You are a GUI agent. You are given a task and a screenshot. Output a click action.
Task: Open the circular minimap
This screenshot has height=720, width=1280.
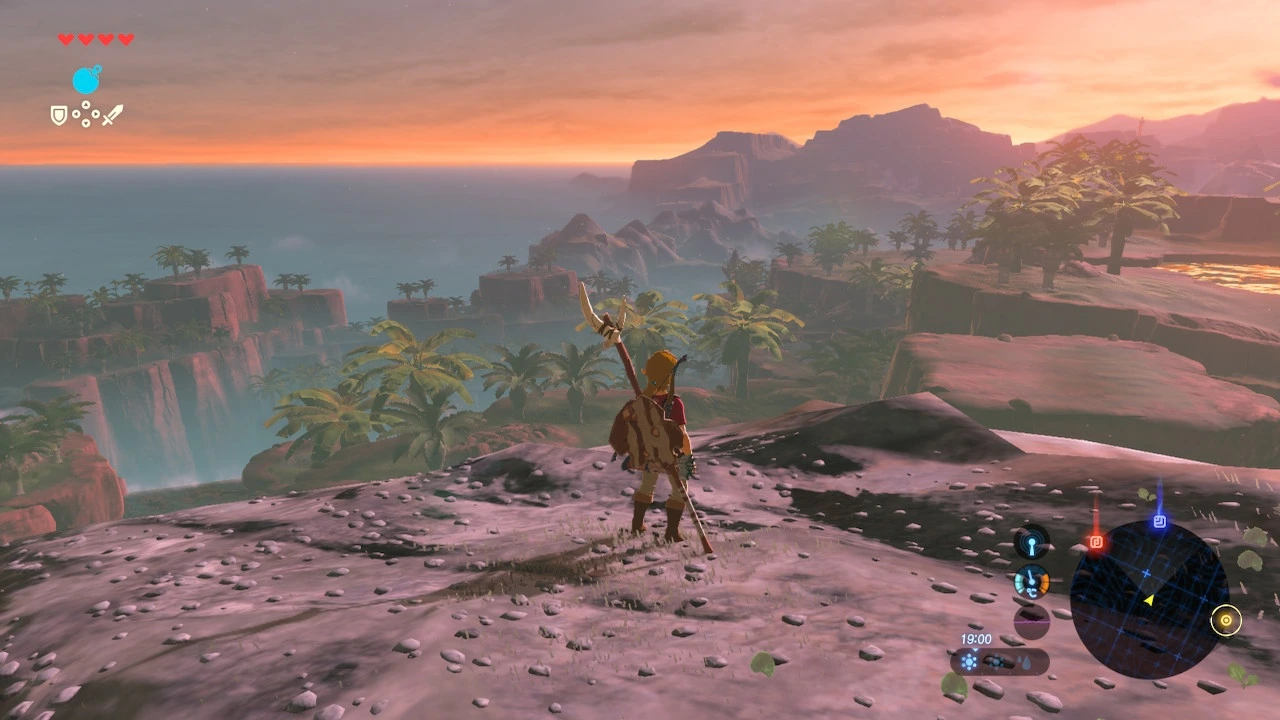[1148, 600]
